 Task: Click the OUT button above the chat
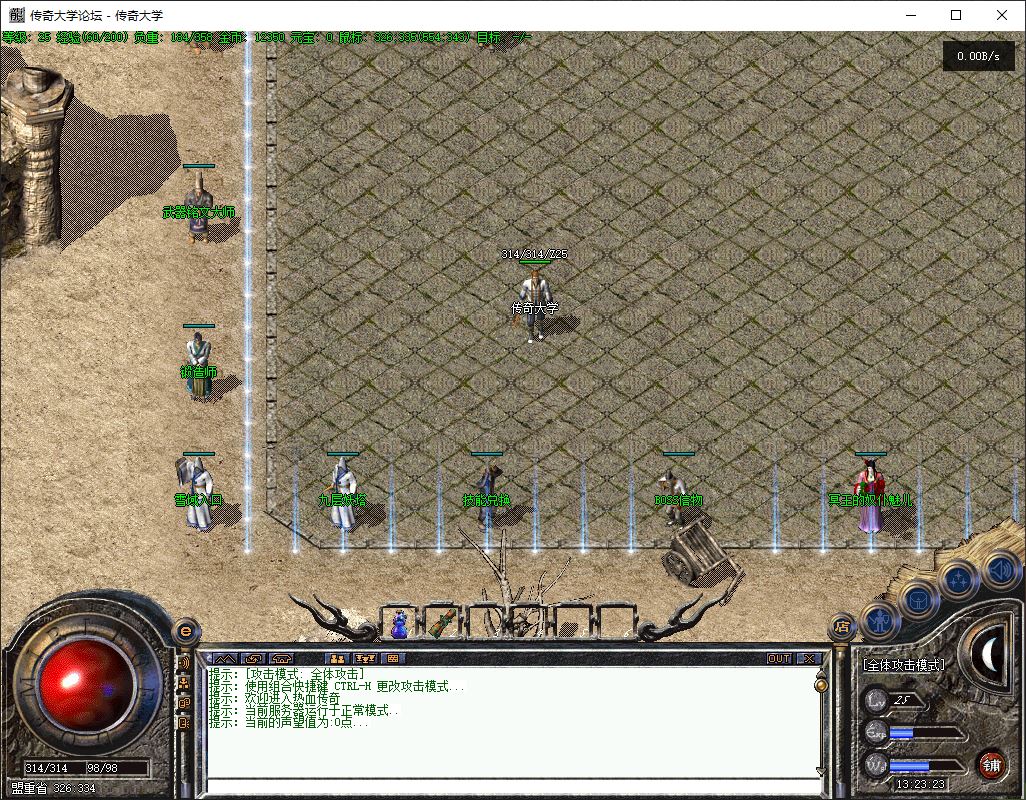779,659
